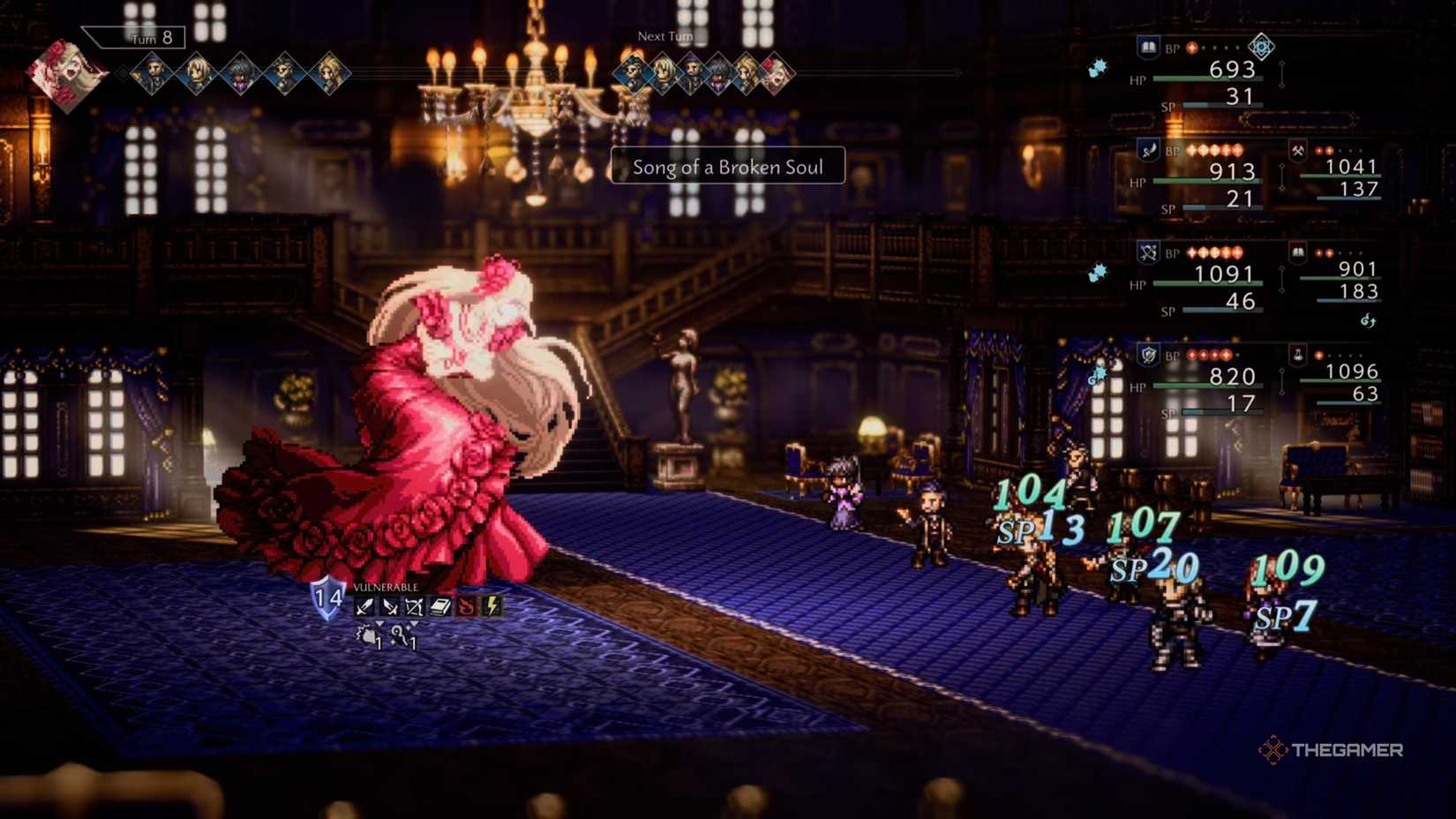Screen dimensions: 1456x819
Task: Click the physical attack down debuff icon with the arrow
Action: [x=367, y=635]
